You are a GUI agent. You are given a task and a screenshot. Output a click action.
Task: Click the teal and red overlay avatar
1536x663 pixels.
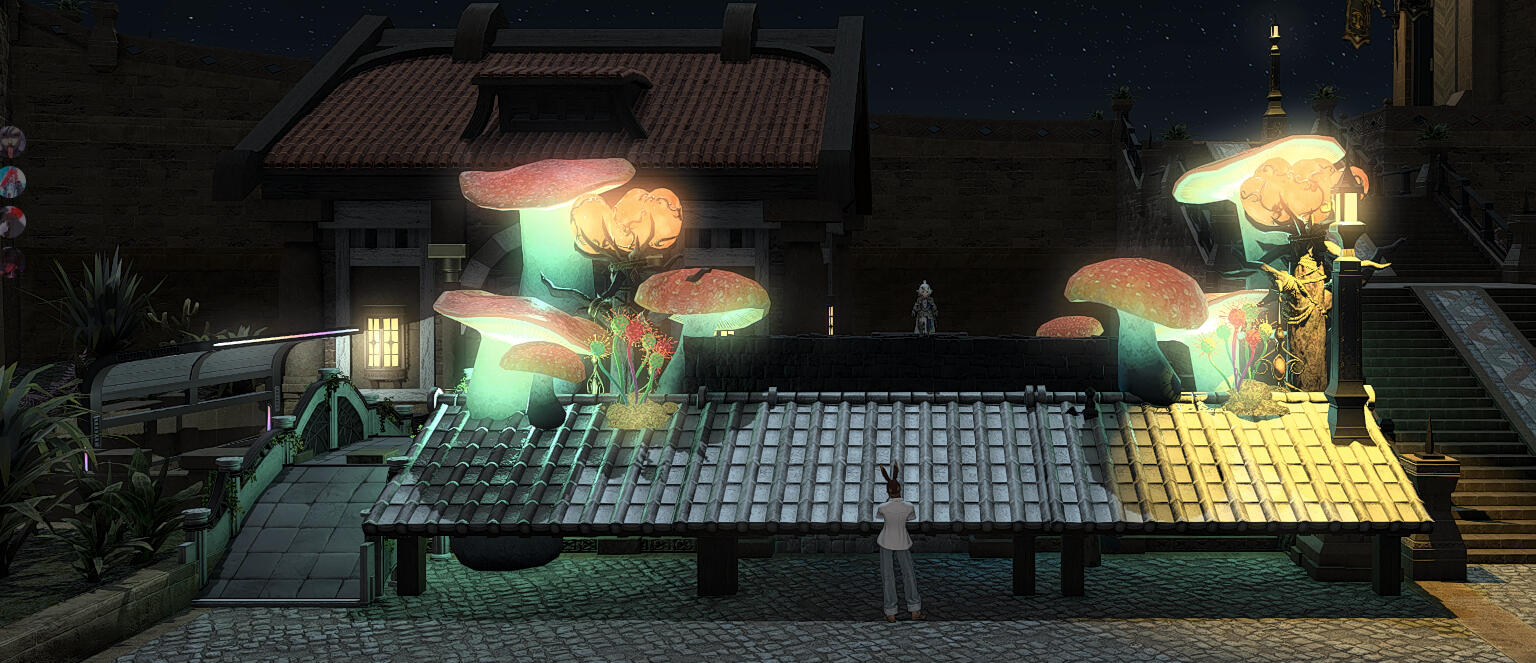[11, 182]
